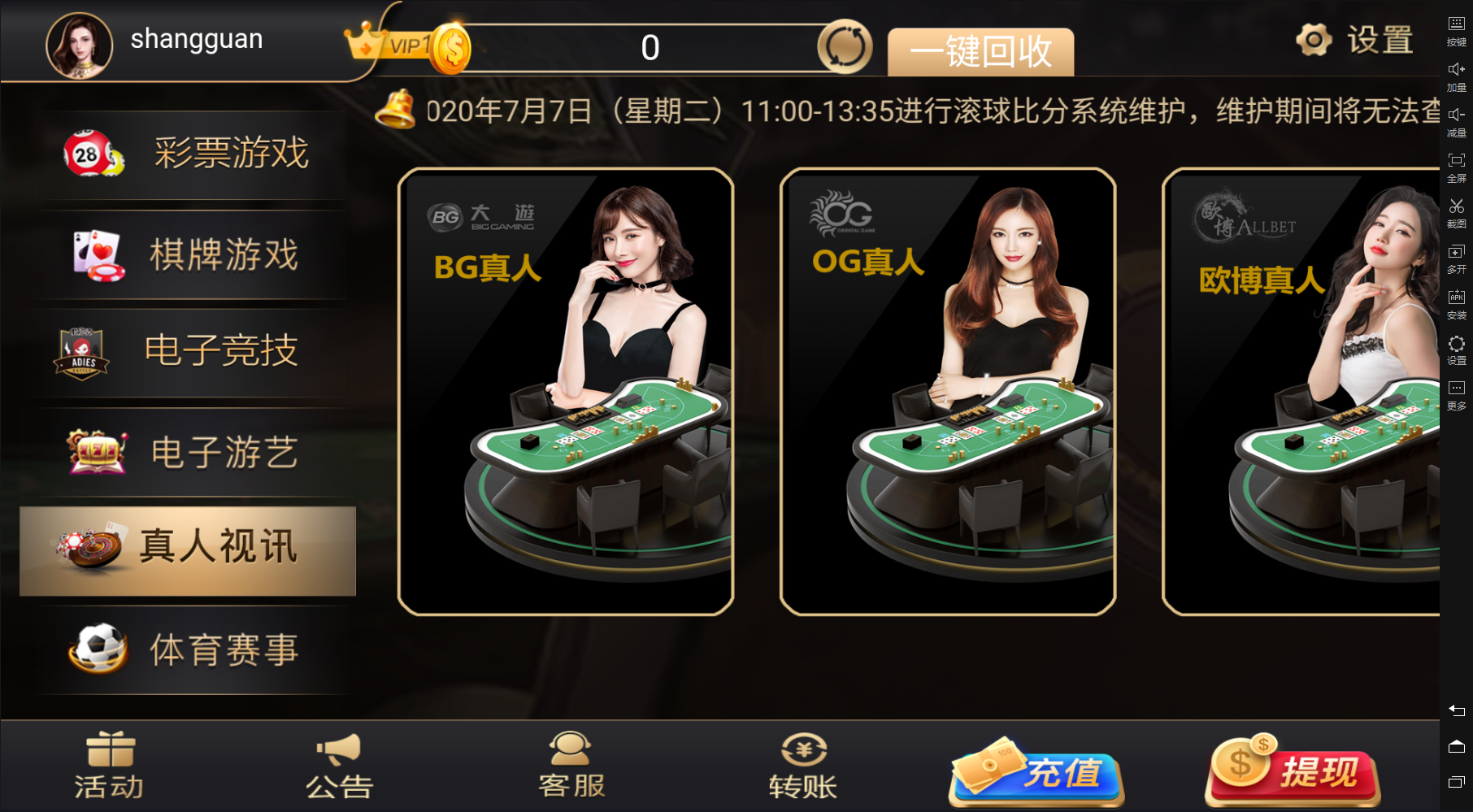Open the 转账 transfer page
The image size is (1473, 812).
coord(803,766)
